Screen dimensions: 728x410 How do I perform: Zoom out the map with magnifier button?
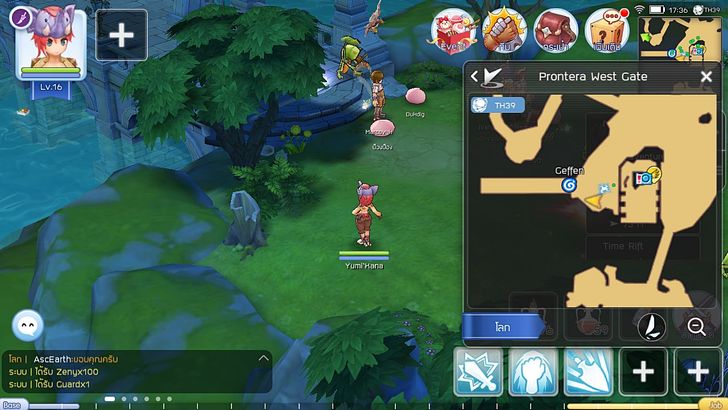coord(696,326)
